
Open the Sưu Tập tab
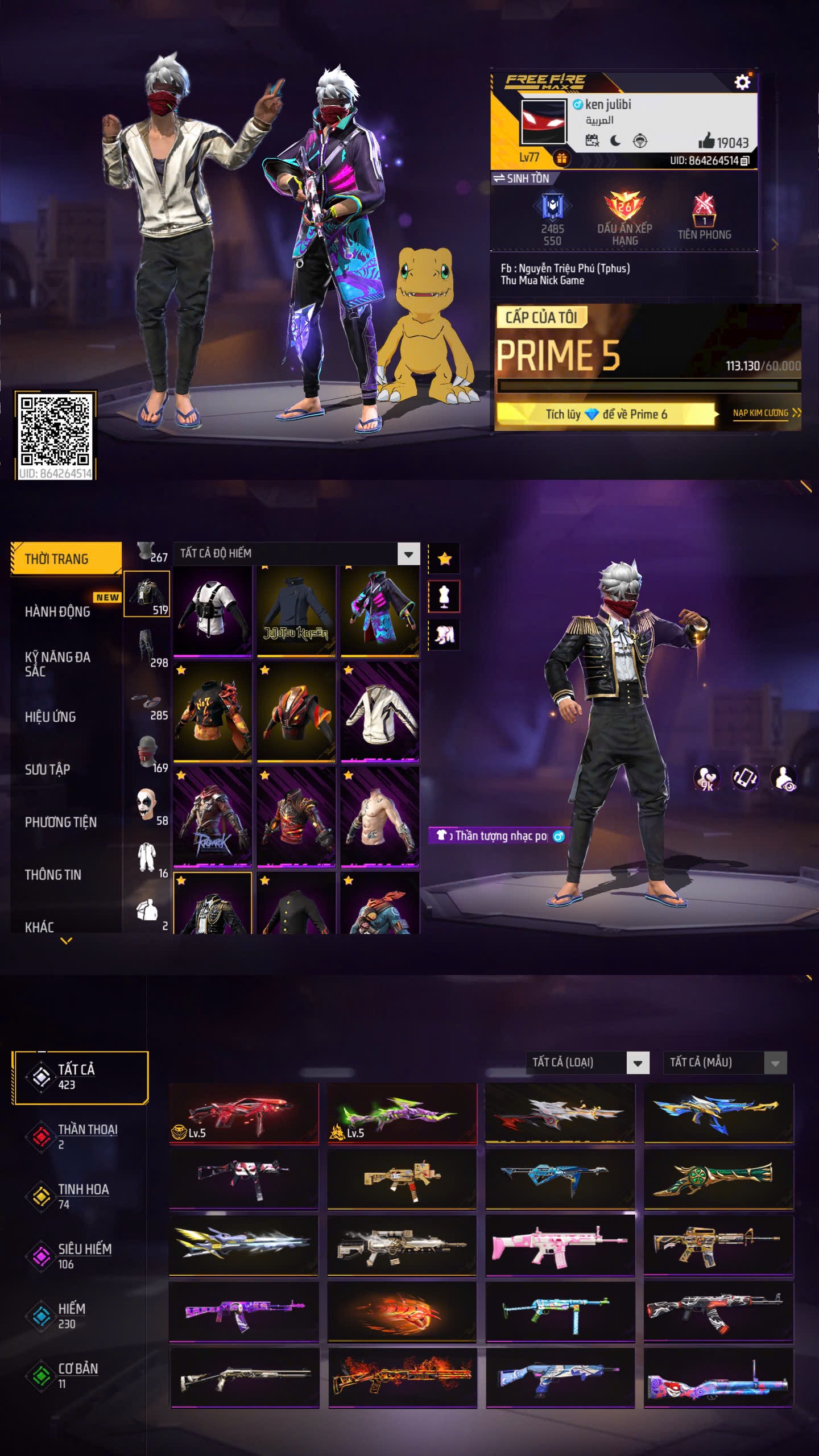point(47,770)
